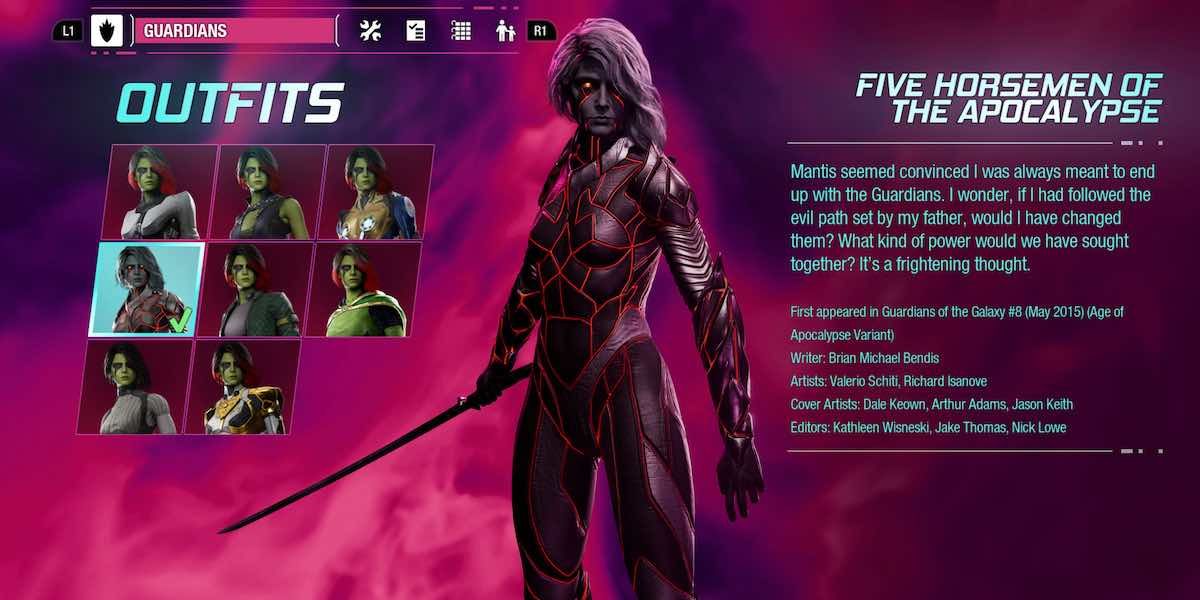Switch to the two-figures tab
1200x600 pixels.
(506, 31)
